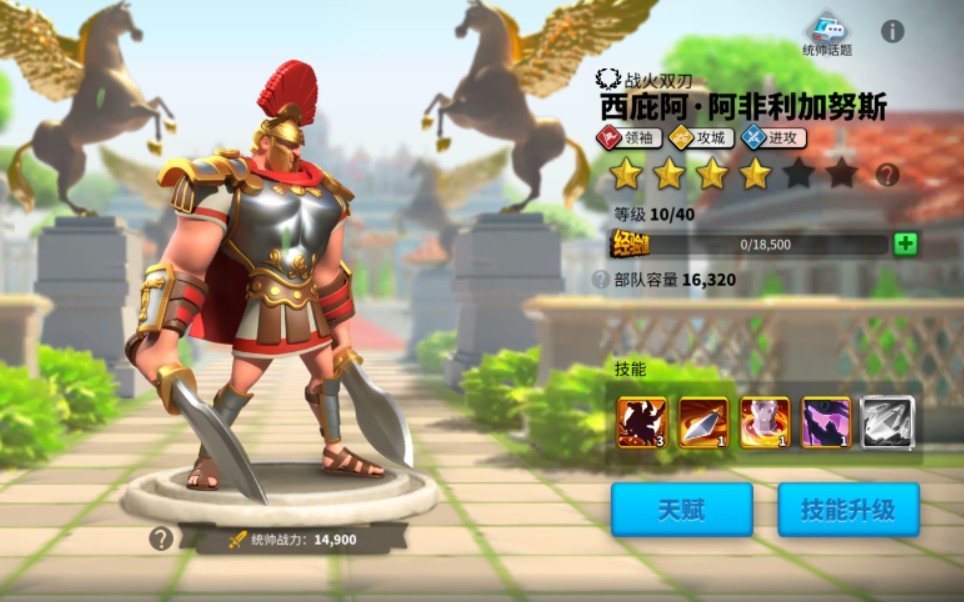The image size is (964, 602).
Task: Open the 技能升级 skill upgrade screen
Action: point(847,510)
